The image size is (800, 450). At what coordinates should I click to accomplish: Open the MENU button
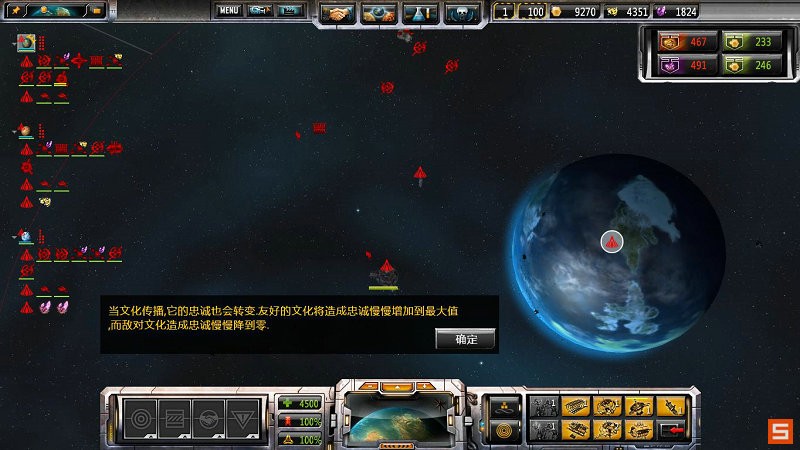[229, 11]
